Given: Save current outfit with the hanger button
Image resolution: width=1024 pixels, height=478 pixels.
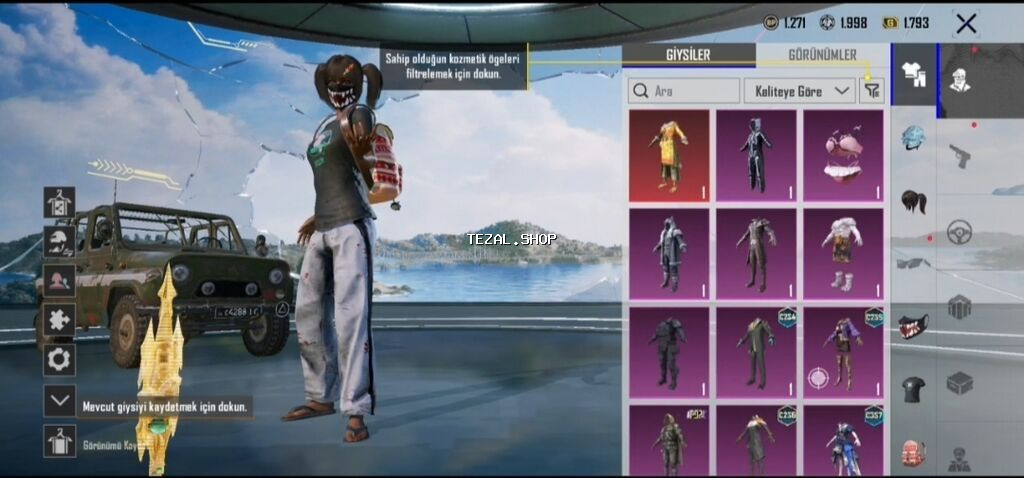Looking at the screenshot, I should pos(59,440).
